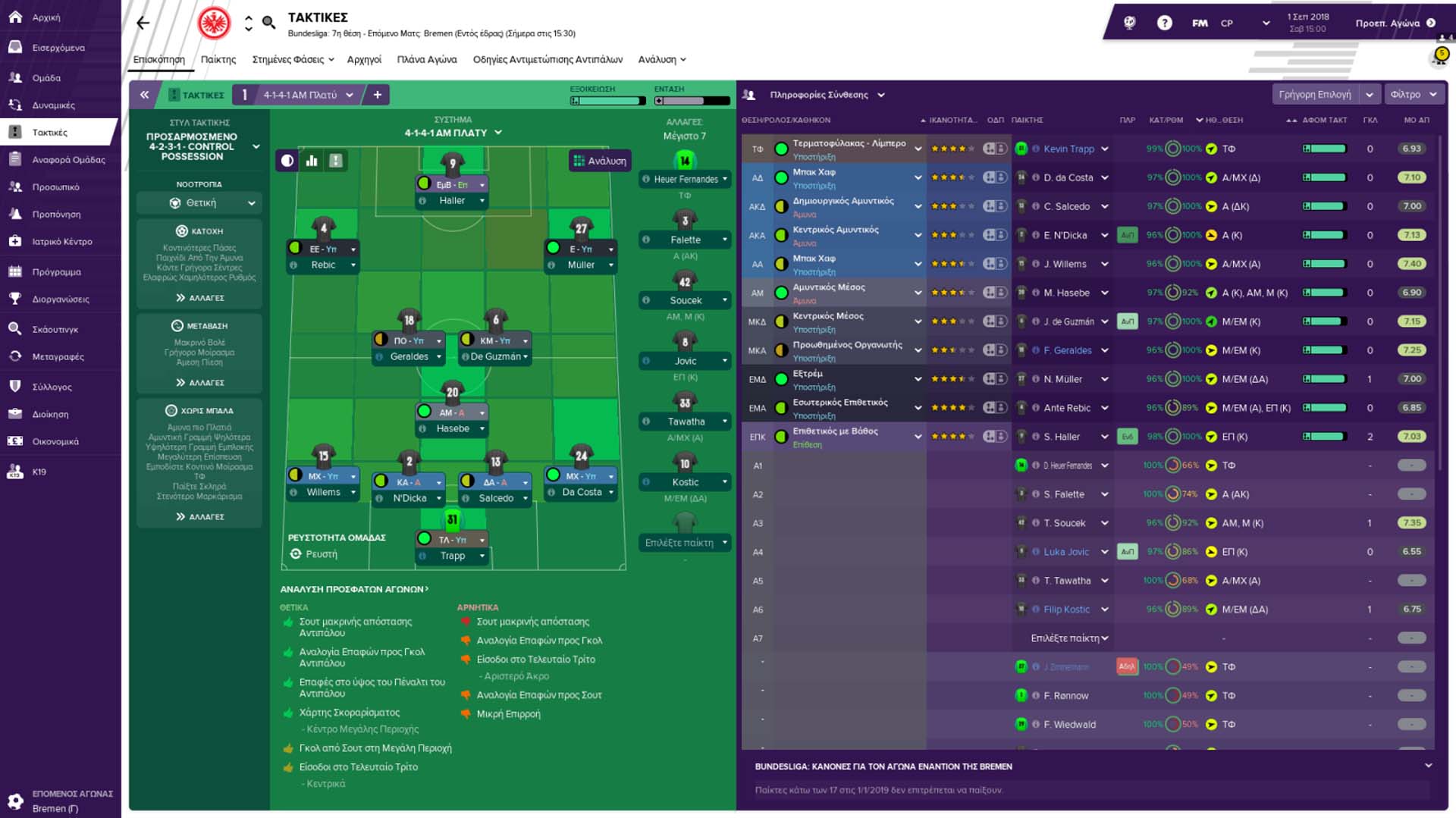
Task: Click the help question mark icon
Action: pyautogui.click(x=1163, y=23)
